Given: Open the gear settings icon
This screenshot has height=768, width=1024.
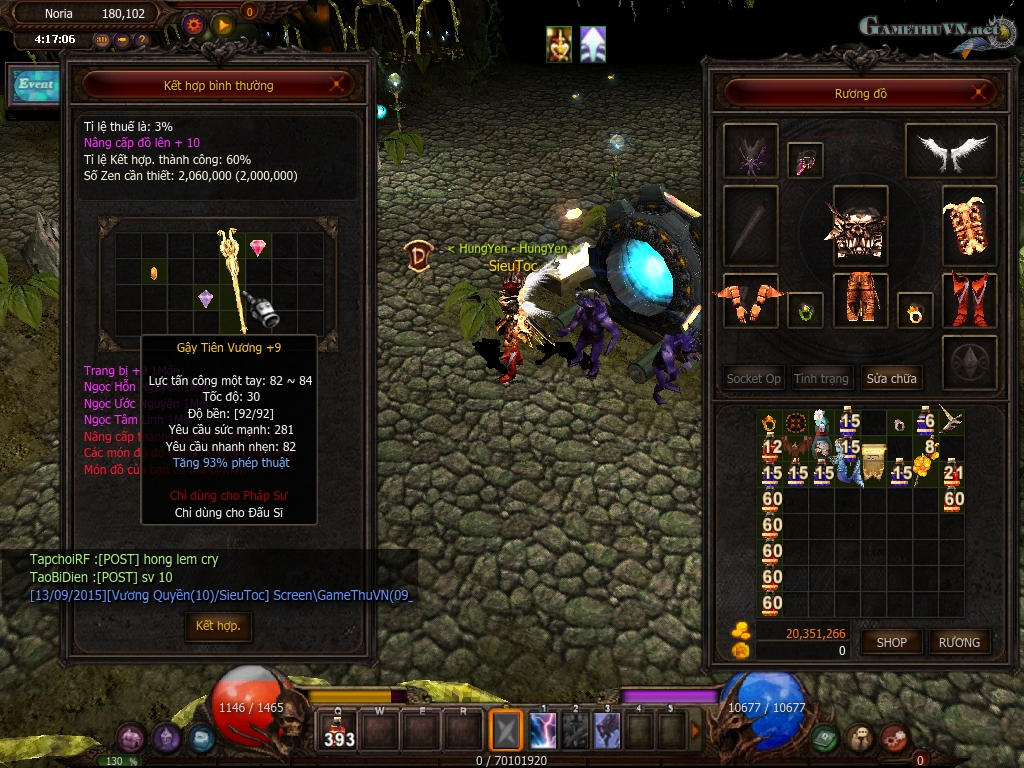Looking at the screenshot, I should pyautogui.click(x=194, y=24).
